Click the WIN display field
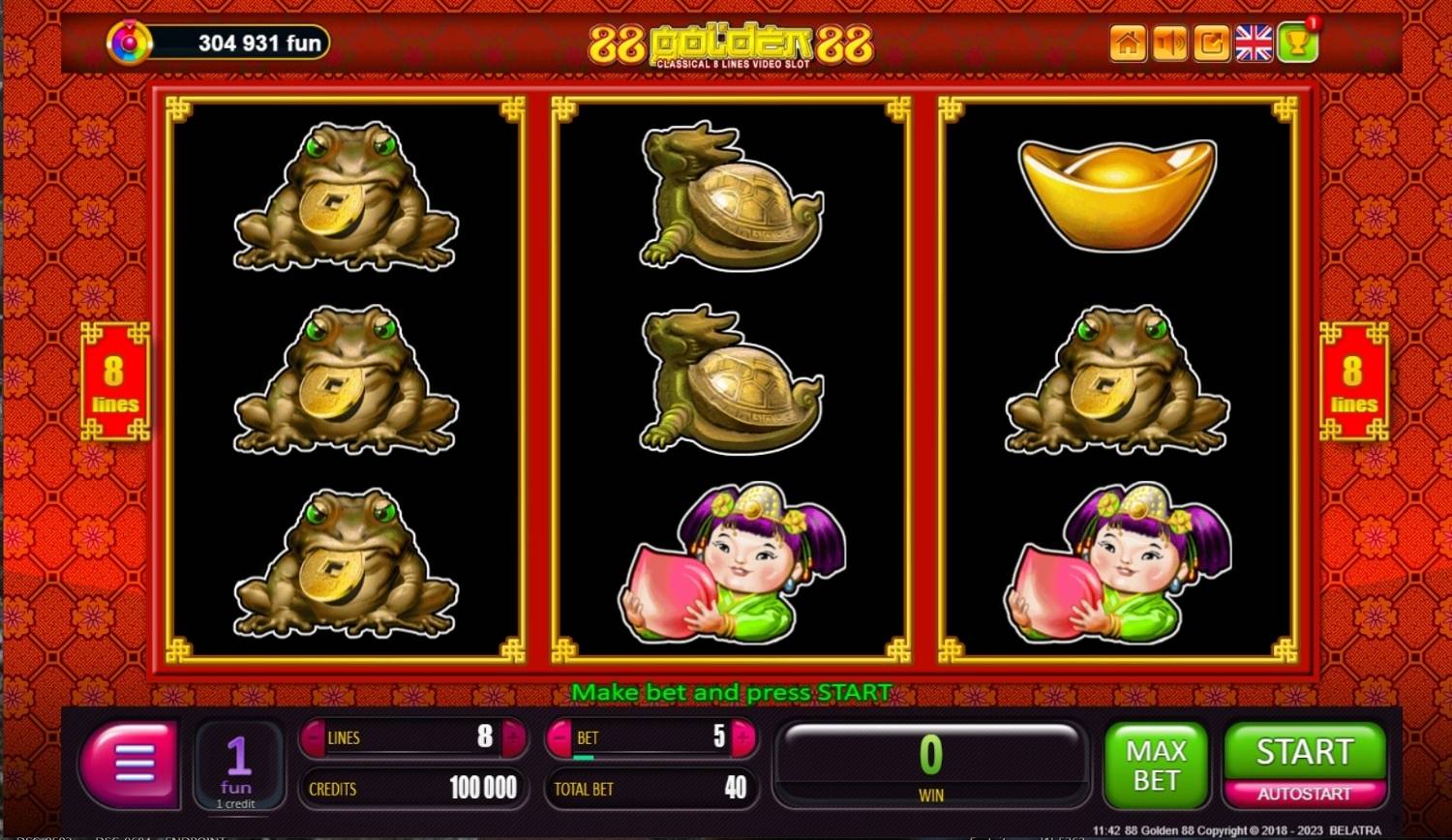The image size is (1452, 840). point(931,765)
